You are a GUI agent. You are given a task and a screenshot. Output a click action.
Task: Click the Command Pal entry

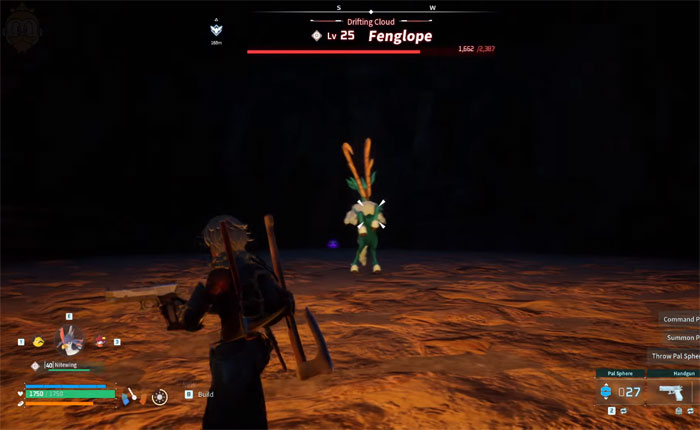click(x=679, y=320)
